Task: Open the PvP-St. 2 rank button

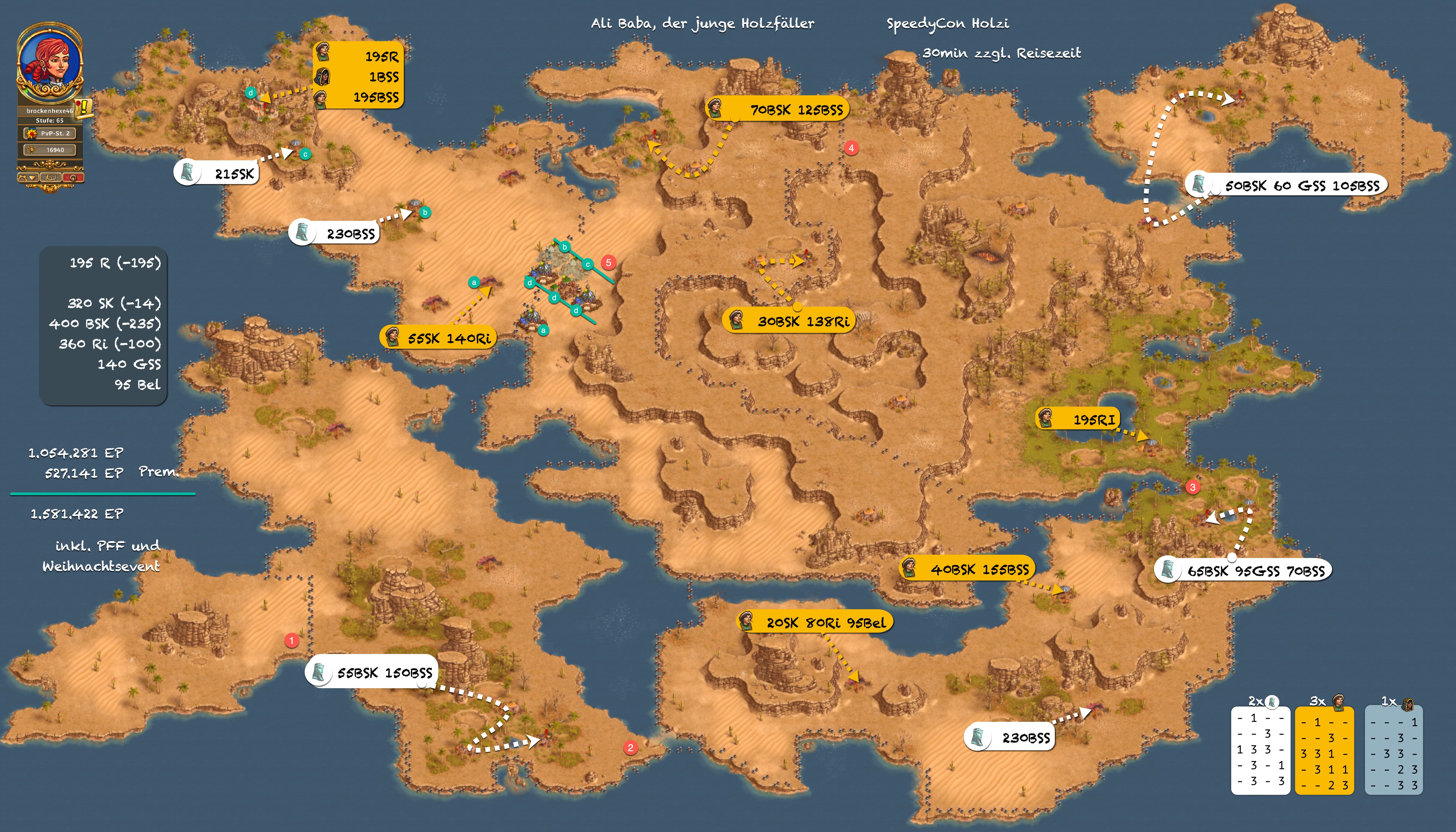Action: (50, 133)
